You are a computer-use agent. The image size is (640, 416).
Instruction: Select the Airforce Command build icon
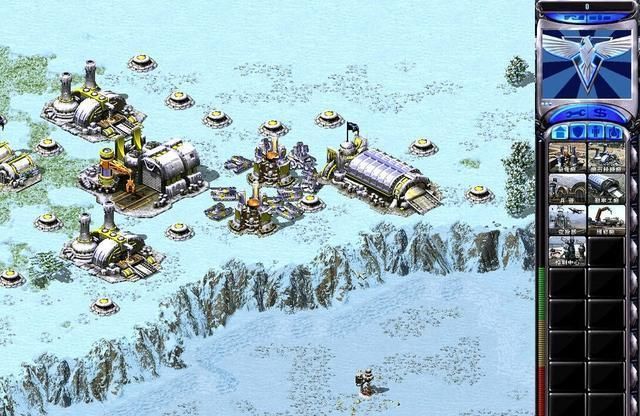(x=567, y=219)
